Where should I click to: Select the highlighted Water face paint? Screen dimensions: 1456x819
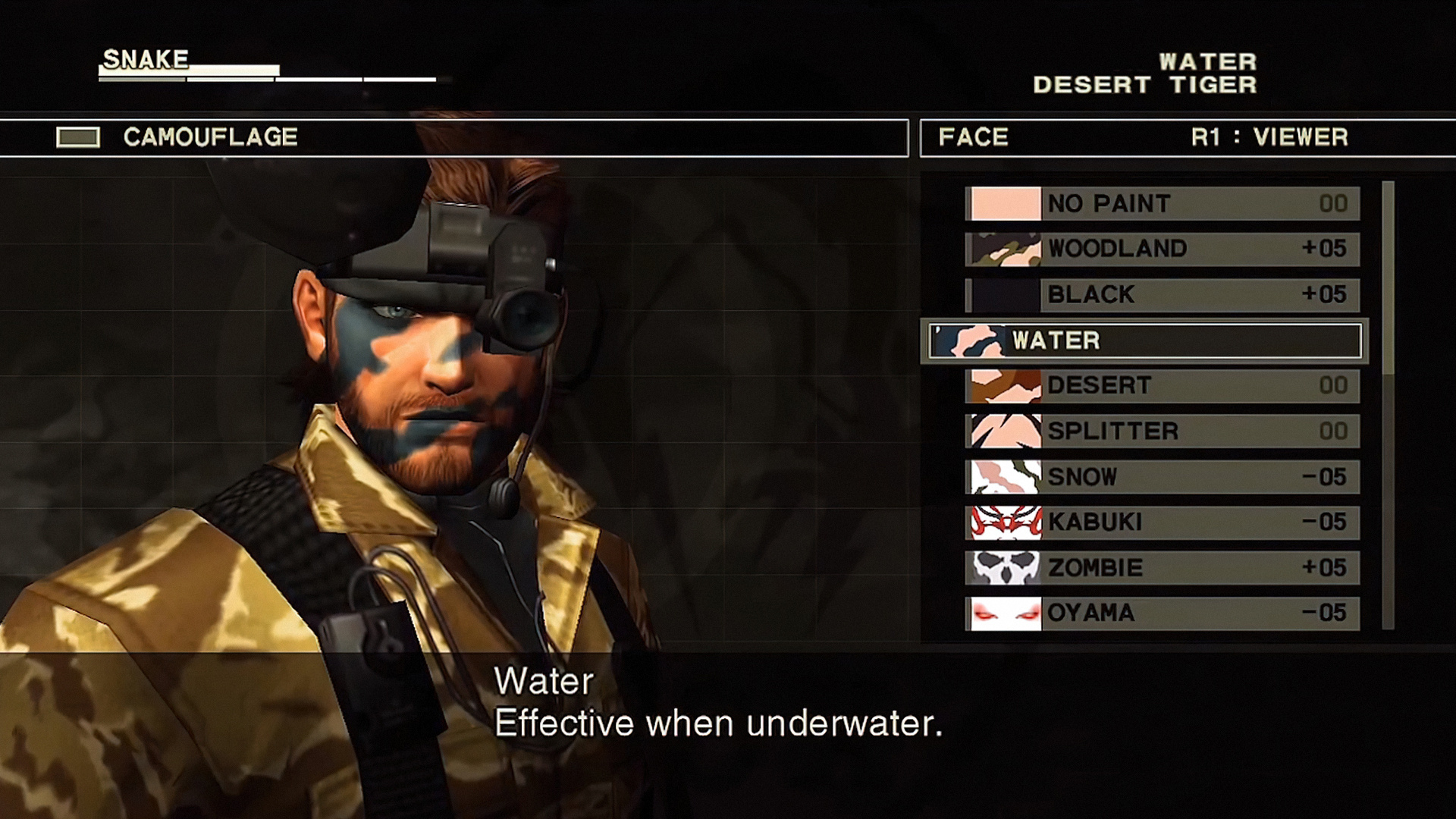click(1145, 340)
